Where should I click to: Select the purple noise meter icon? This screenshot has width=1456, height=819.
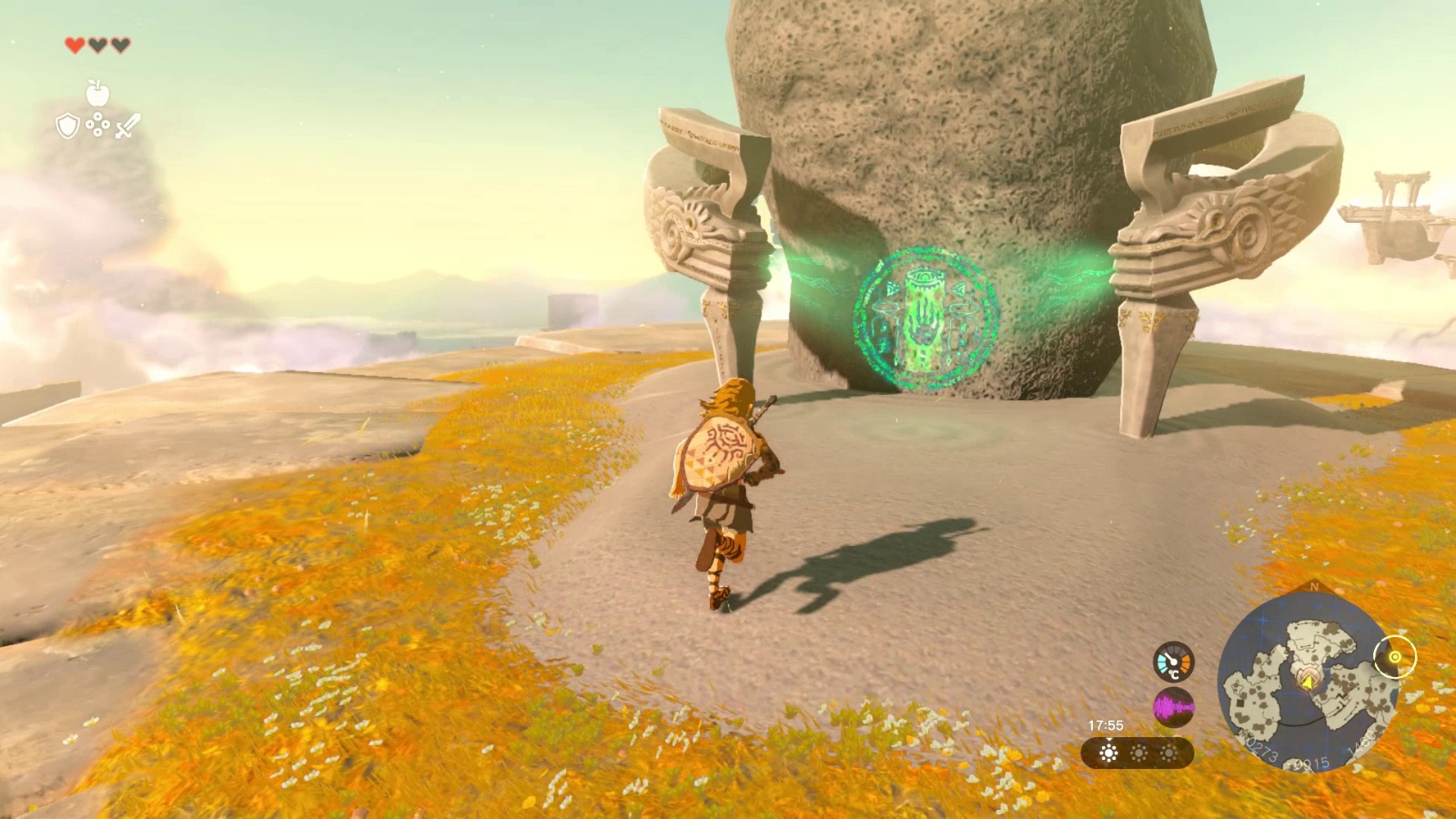click(x=1174, y=707)
